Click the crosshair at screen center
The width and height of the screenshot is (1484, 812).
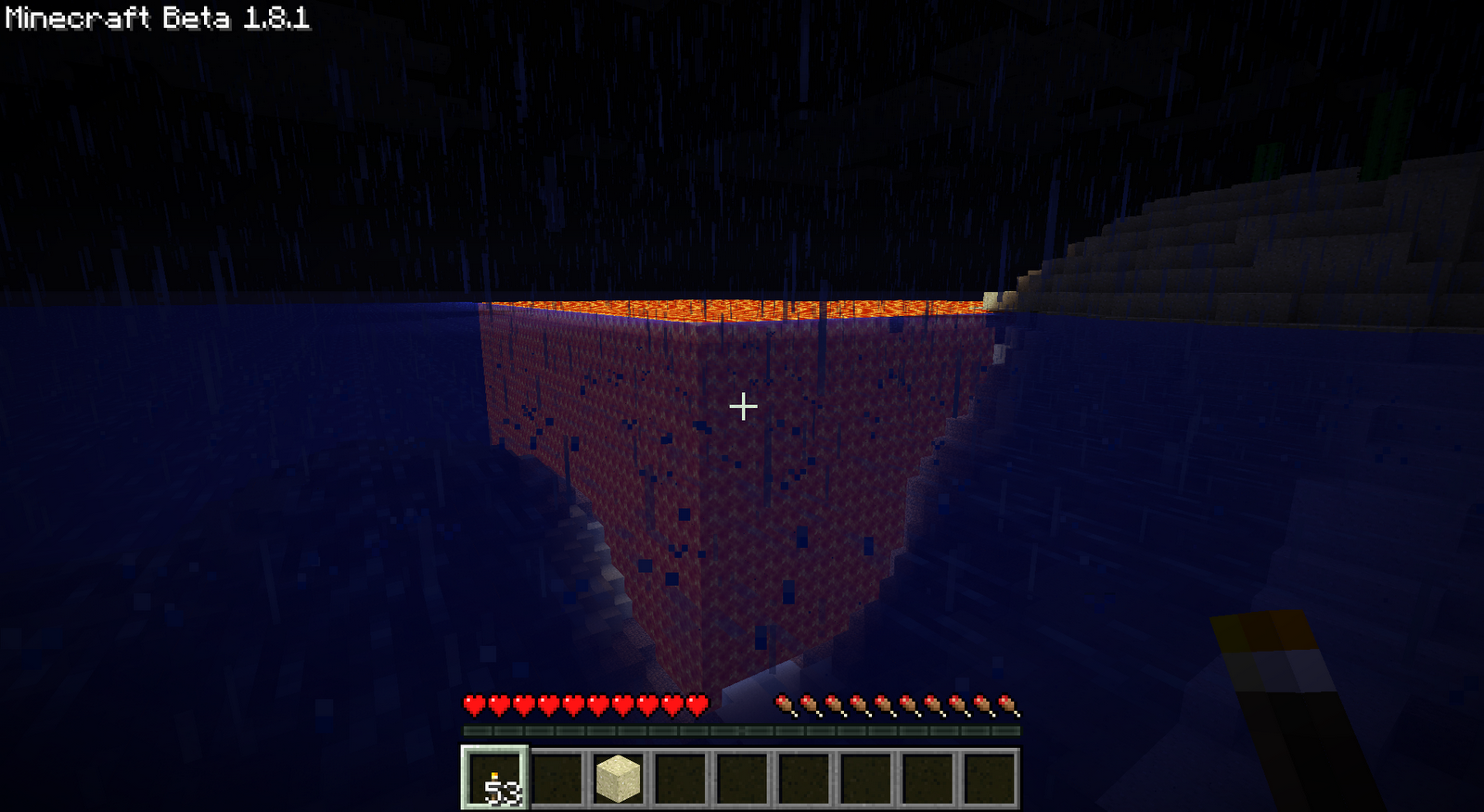[x=742, y=405]
